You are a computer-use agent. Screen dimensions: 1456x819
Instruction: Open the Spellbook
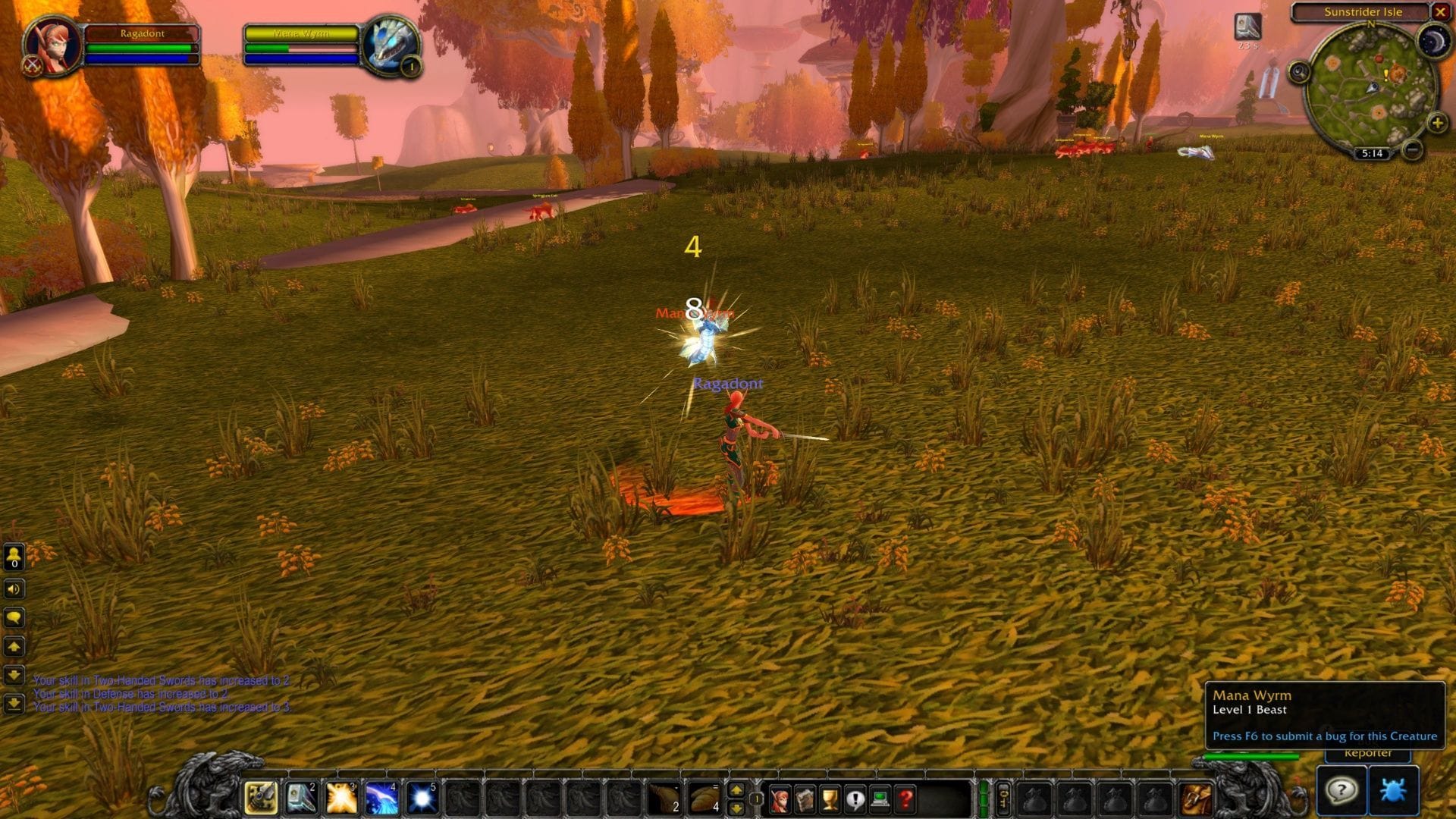pyautogui.click(x=805, y=799)
